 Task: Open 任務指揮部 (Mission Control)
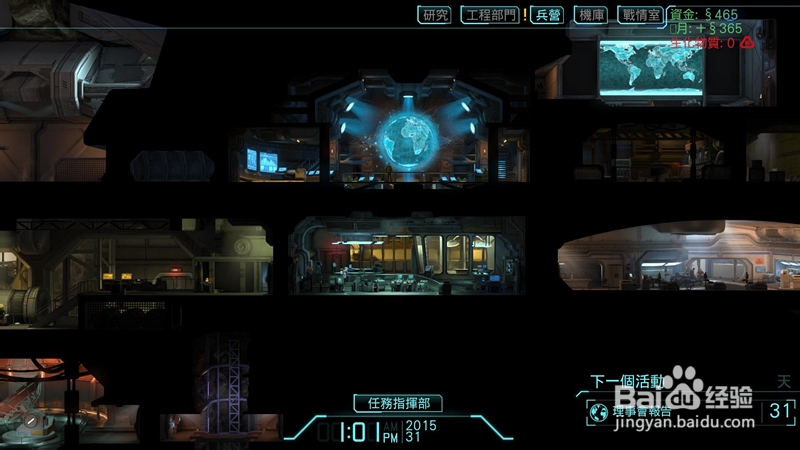397,404
